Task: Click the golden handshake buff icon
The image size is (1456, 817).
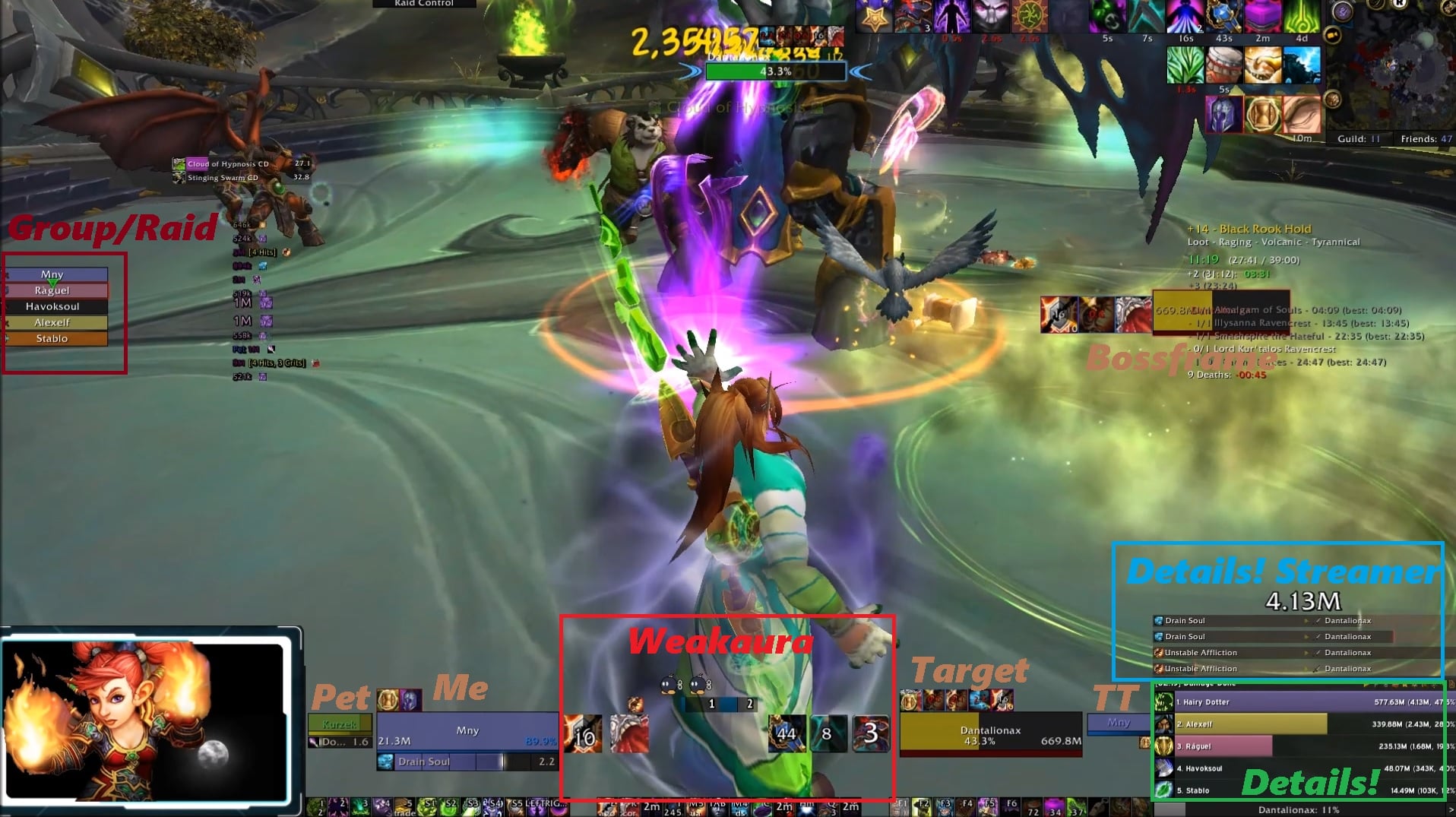Action: pos(1263,66)
